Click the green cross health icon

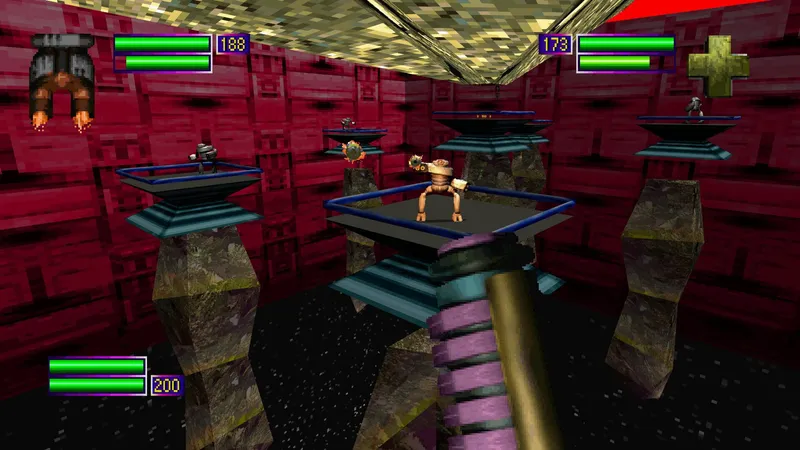tap(717, 66)
